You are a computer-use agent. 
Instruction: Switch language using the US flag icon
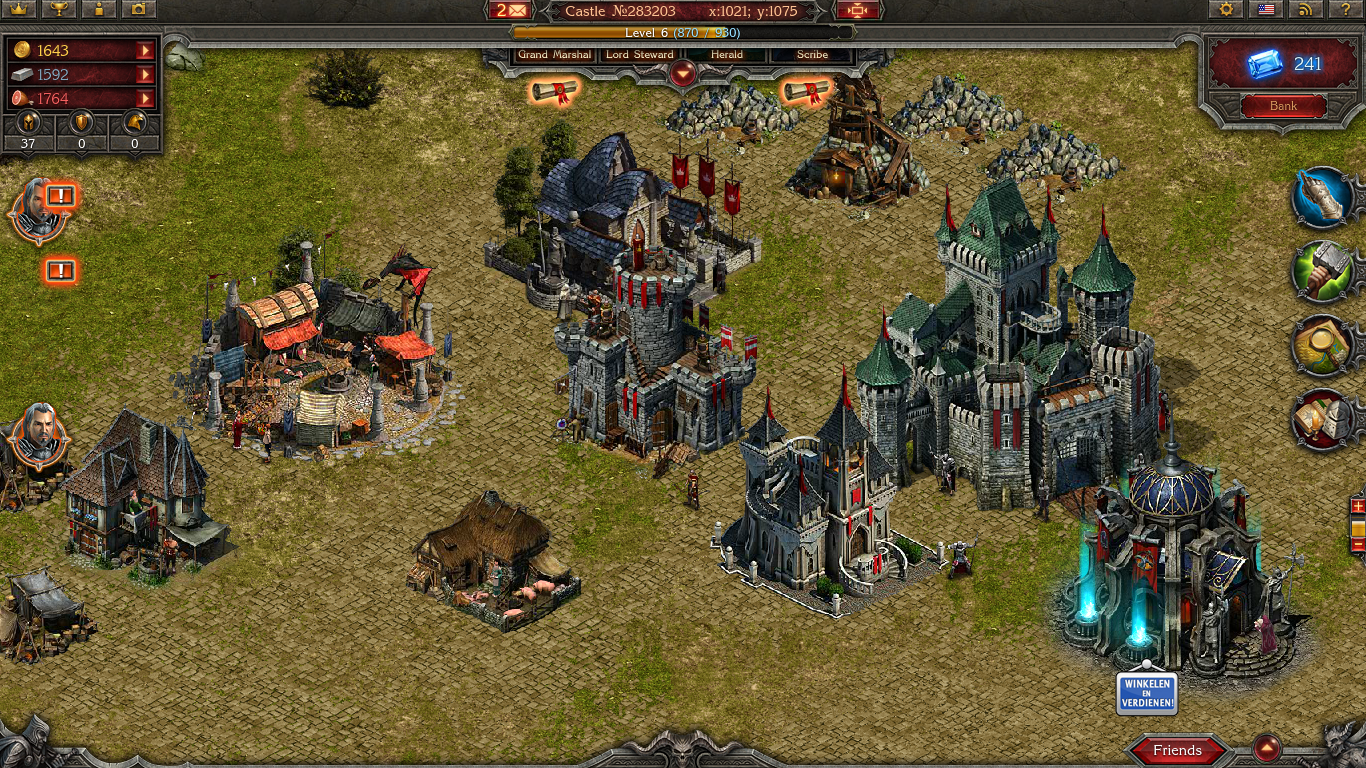pyautogui.click(x=1266, y=10)
